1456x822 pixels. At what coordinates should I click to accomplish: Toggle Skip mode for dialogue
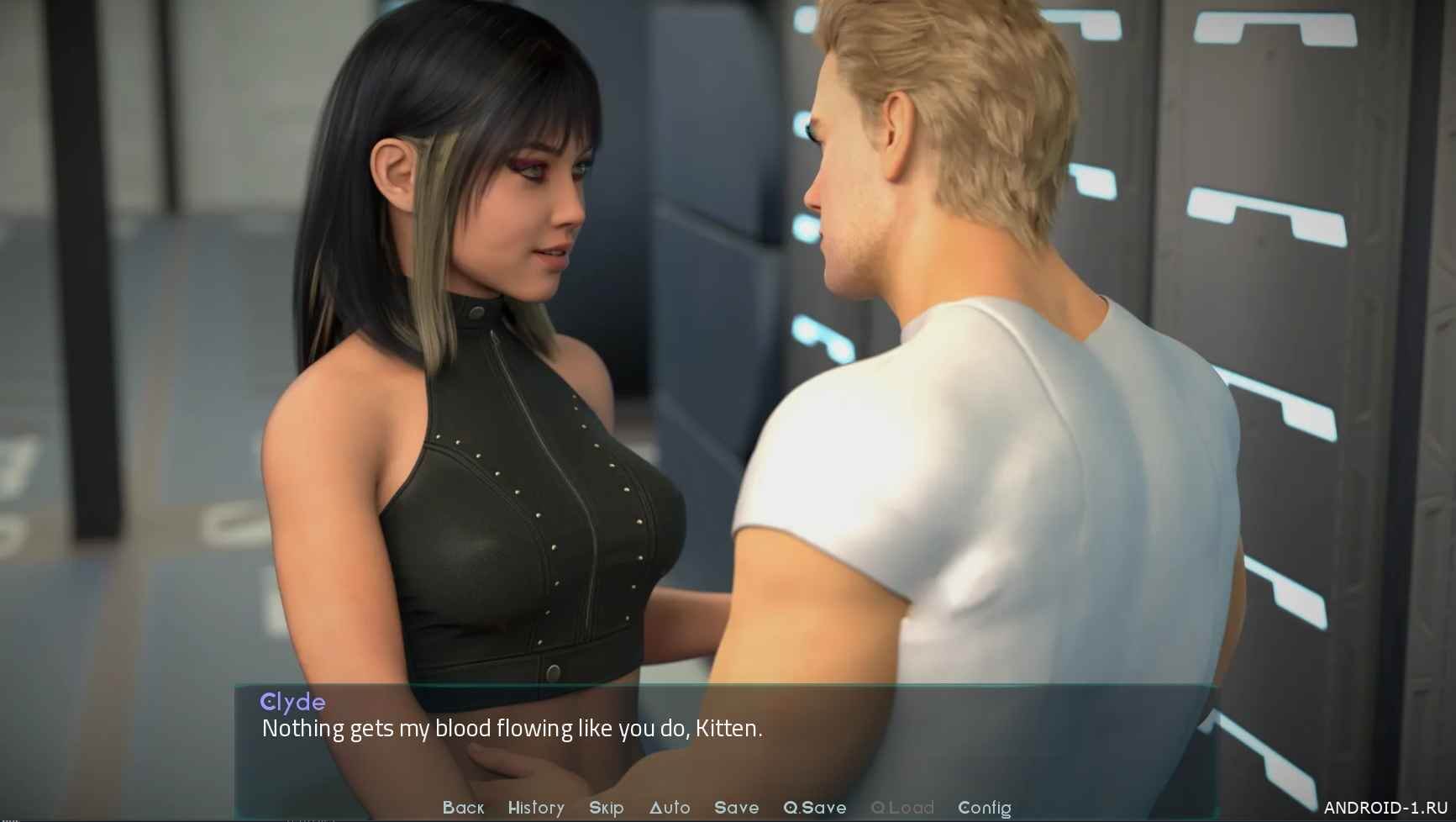(x=606, y=808)
